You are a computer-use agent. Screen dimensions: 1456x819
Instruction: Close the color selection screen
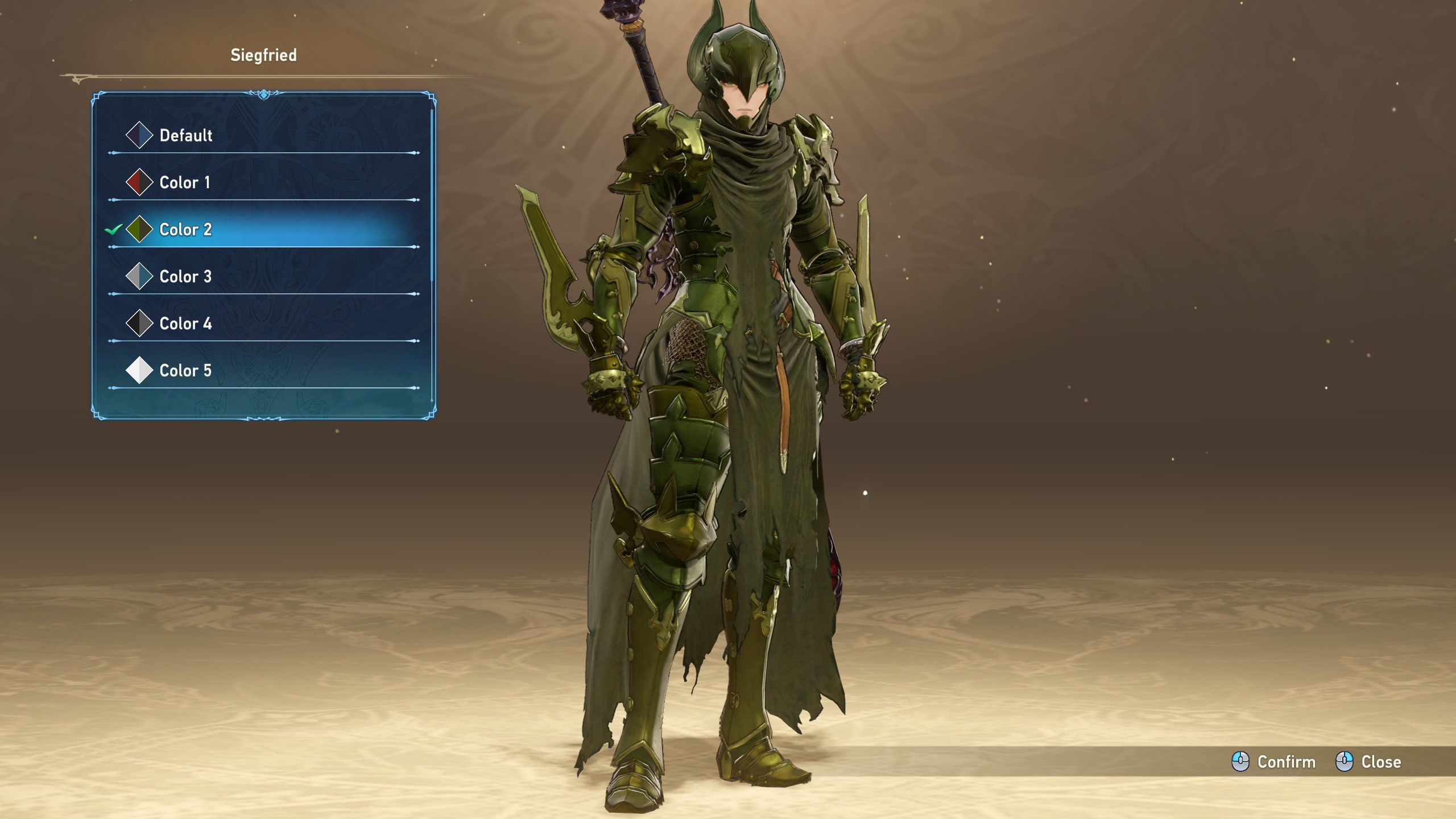[x=1368, y=762]
